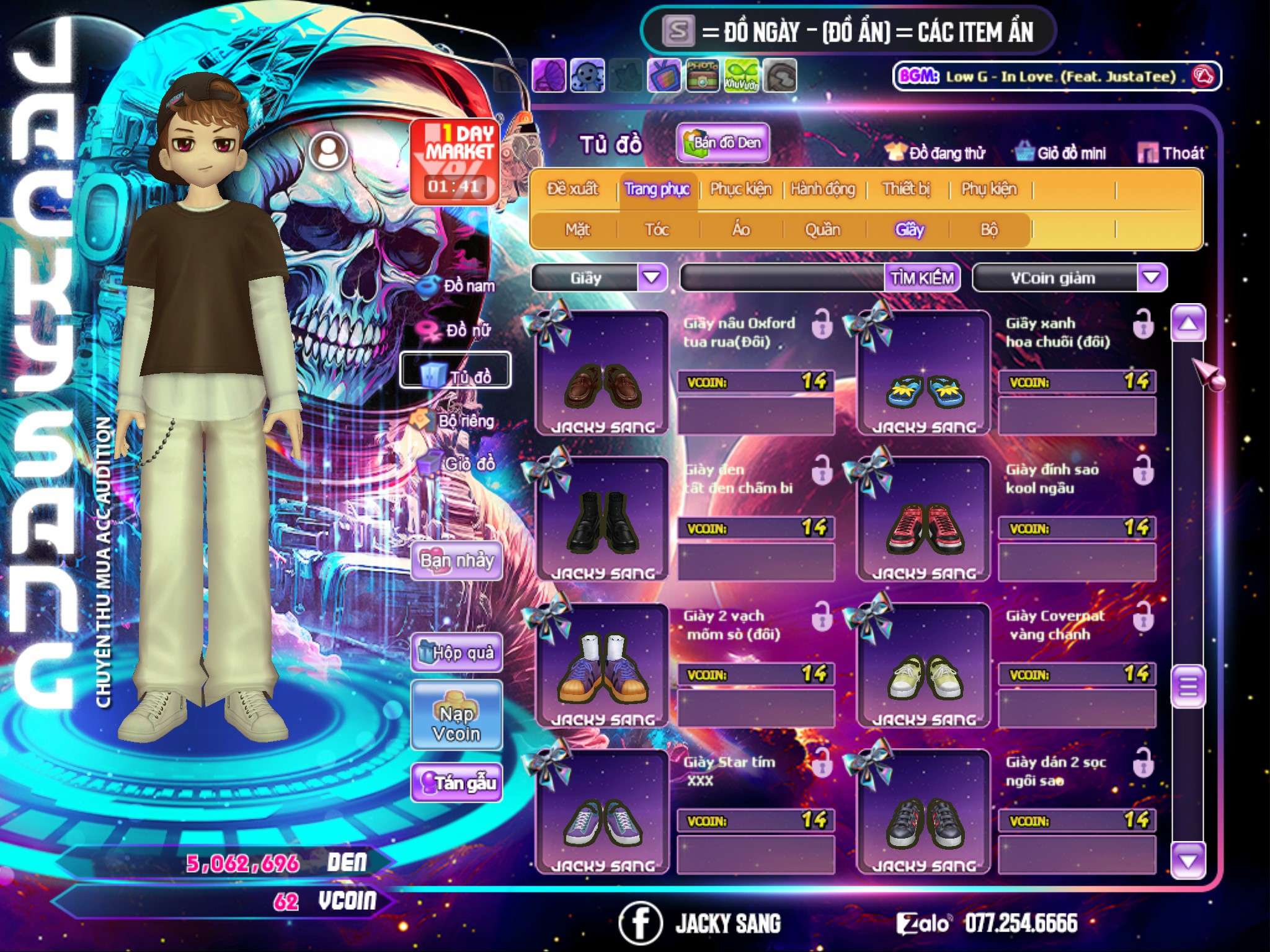Open the Hộp quà gift box

point(456,652)
